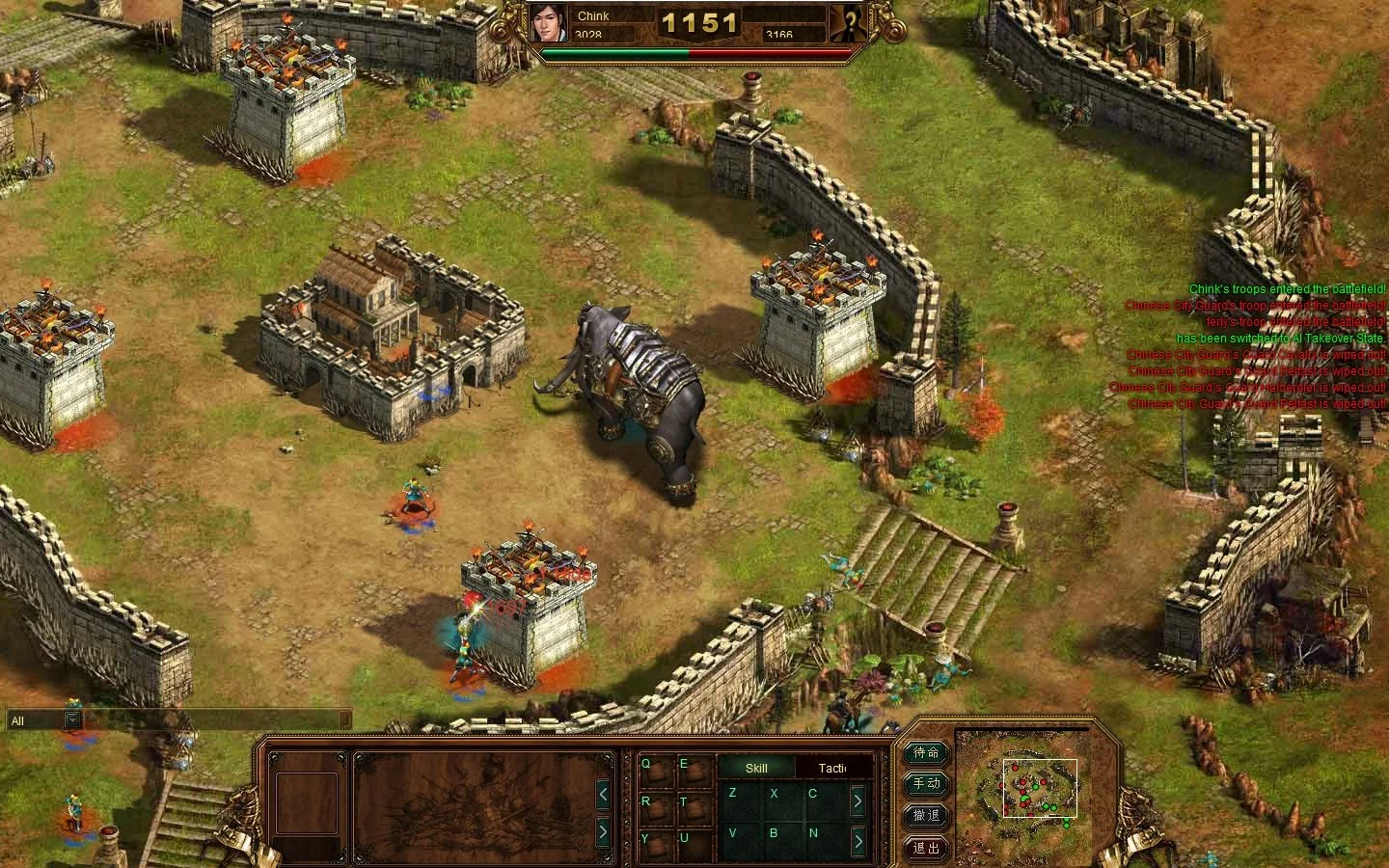Pick the troop slot labeled Y
Viewport: 1389px width, 868px height.
[x=655, y=842]
